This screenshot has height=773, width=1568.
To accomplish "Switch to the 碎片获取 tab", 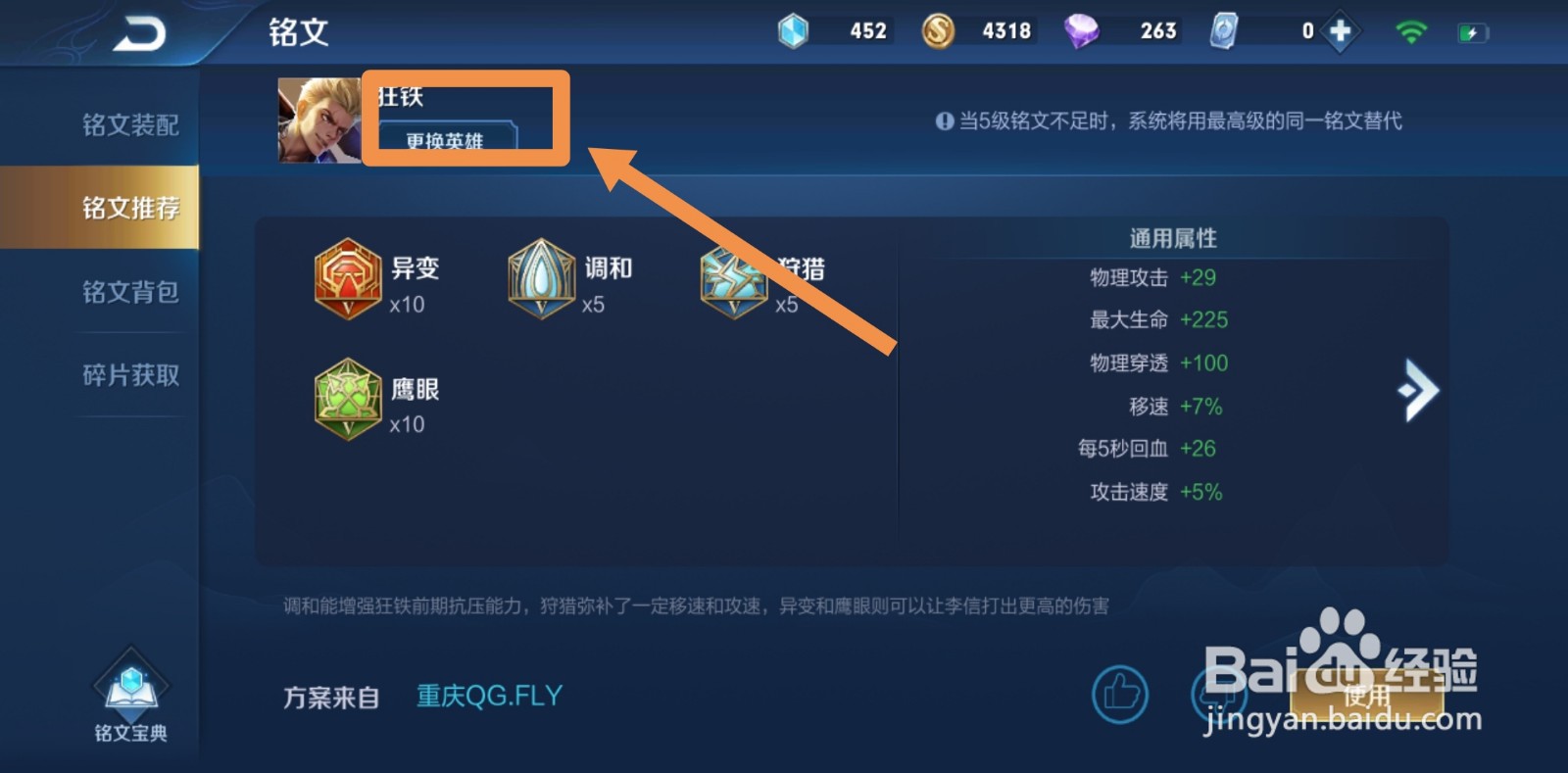I will point(130,374).
